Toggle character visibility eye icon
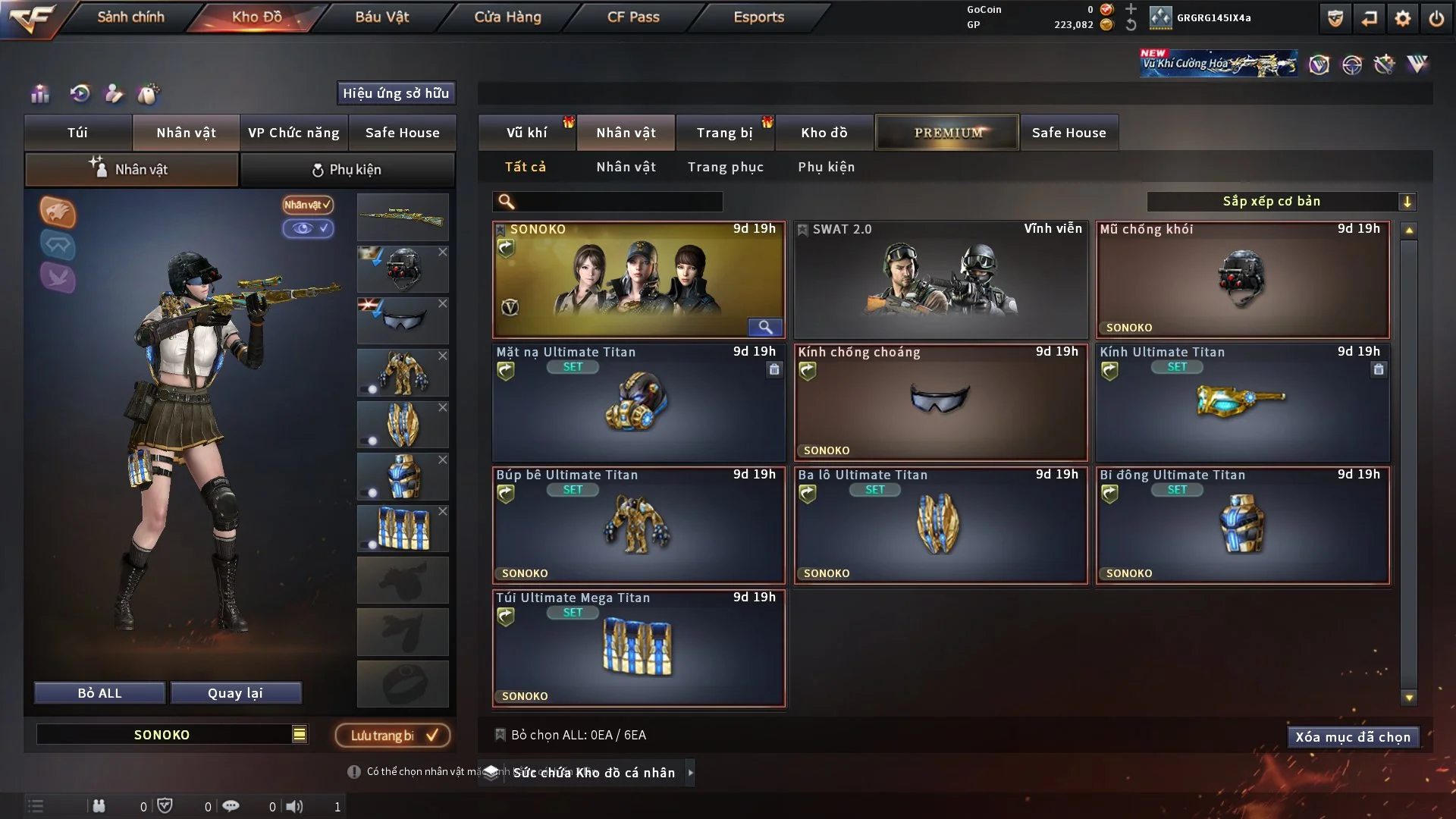This screenshot has height=819, width=1456. [x=309, y=228]
